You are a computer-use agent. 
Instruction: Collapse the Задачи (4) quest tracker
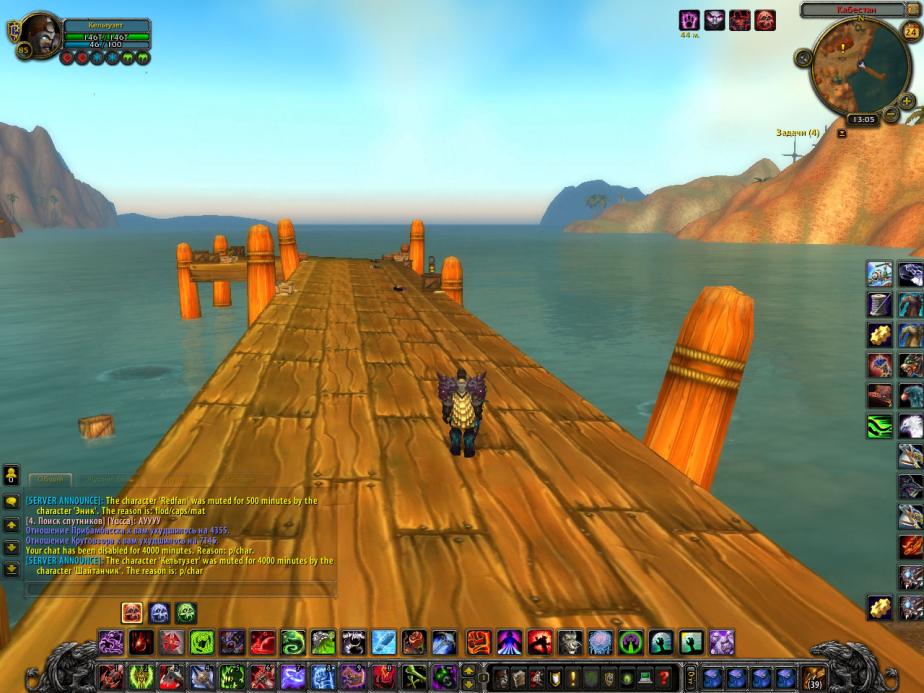click(842, 133)
